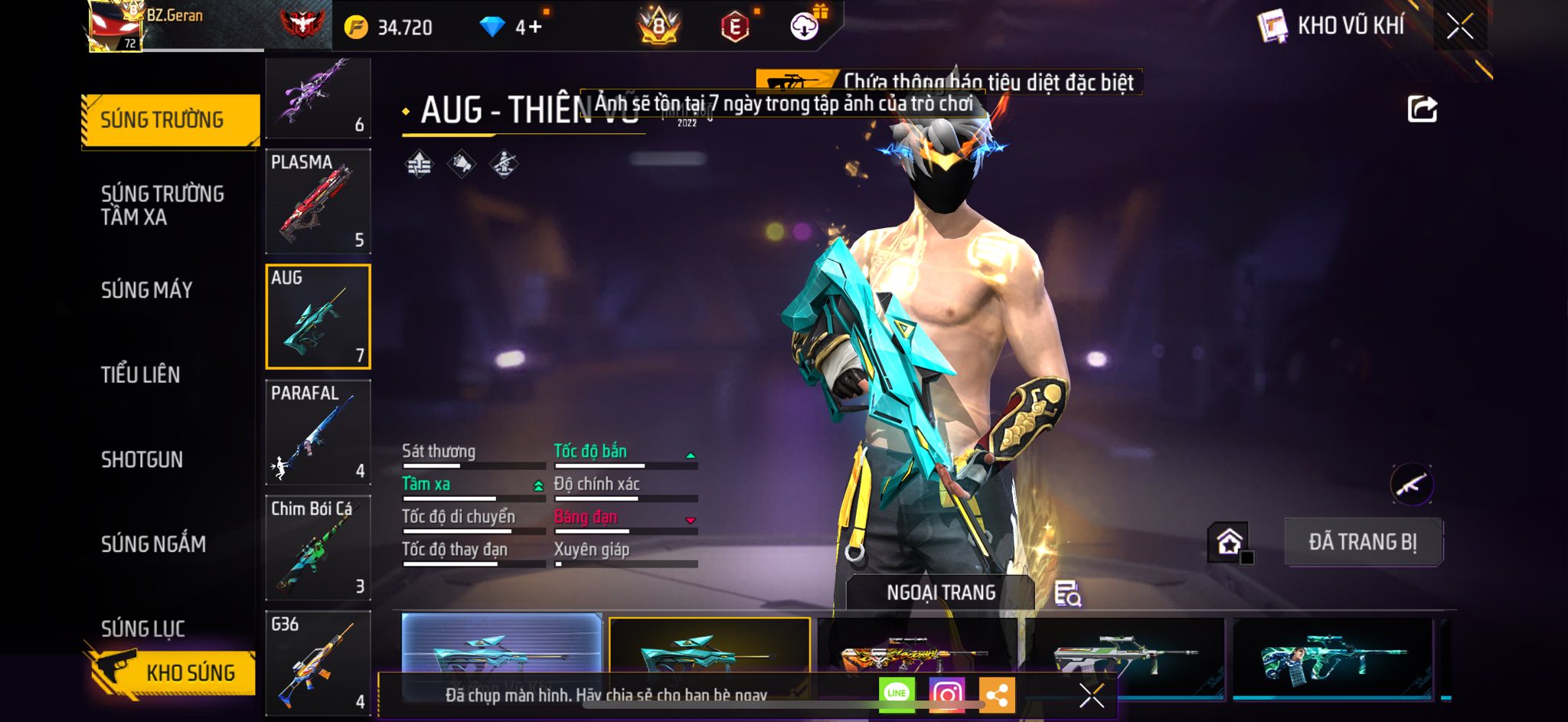Open the NGOẠI TRANG tab

pyautogui.click(x=941, y=593)
